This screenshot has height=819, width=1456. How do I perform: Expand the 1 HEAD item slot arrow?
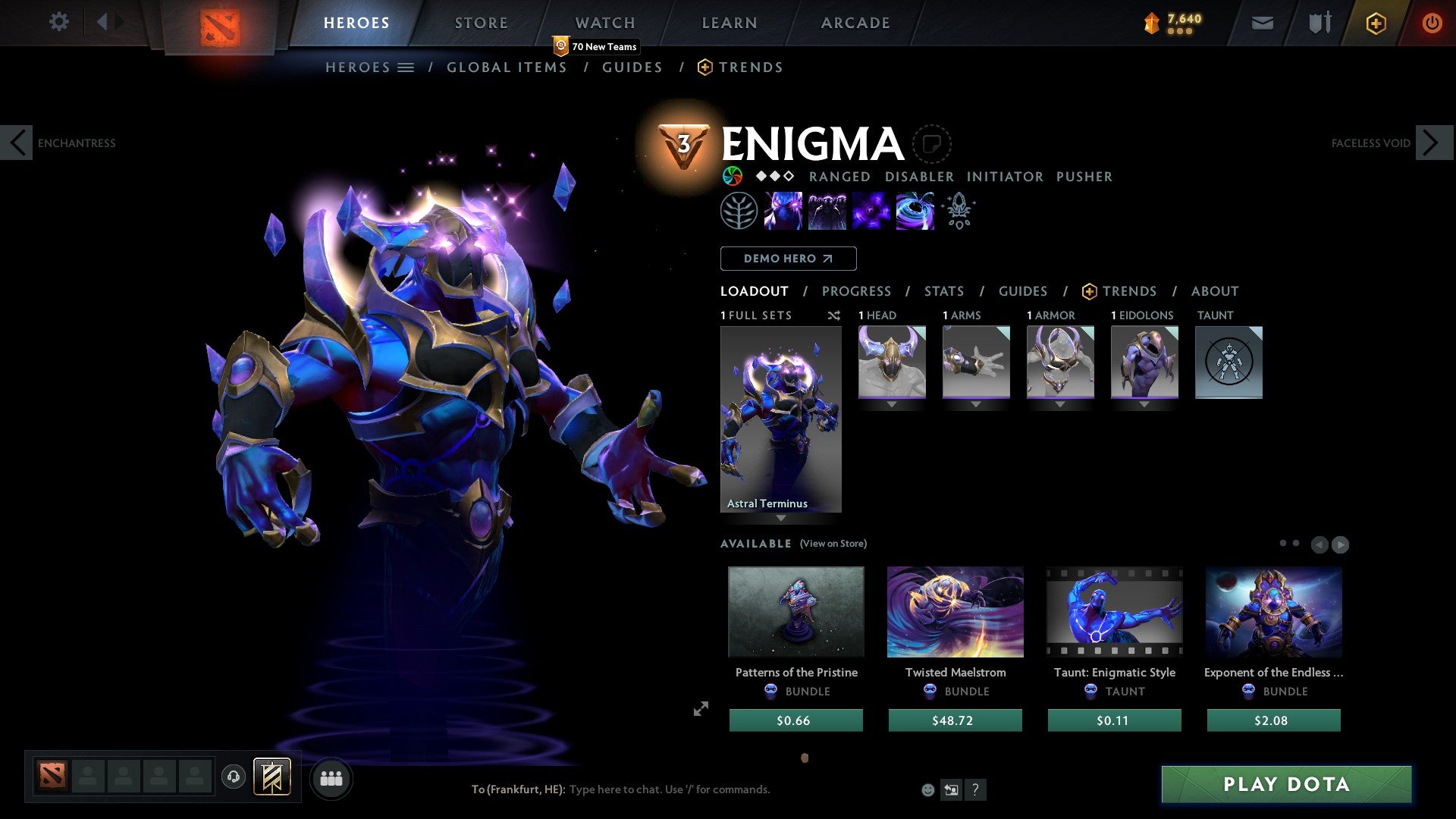coord(891,403)
